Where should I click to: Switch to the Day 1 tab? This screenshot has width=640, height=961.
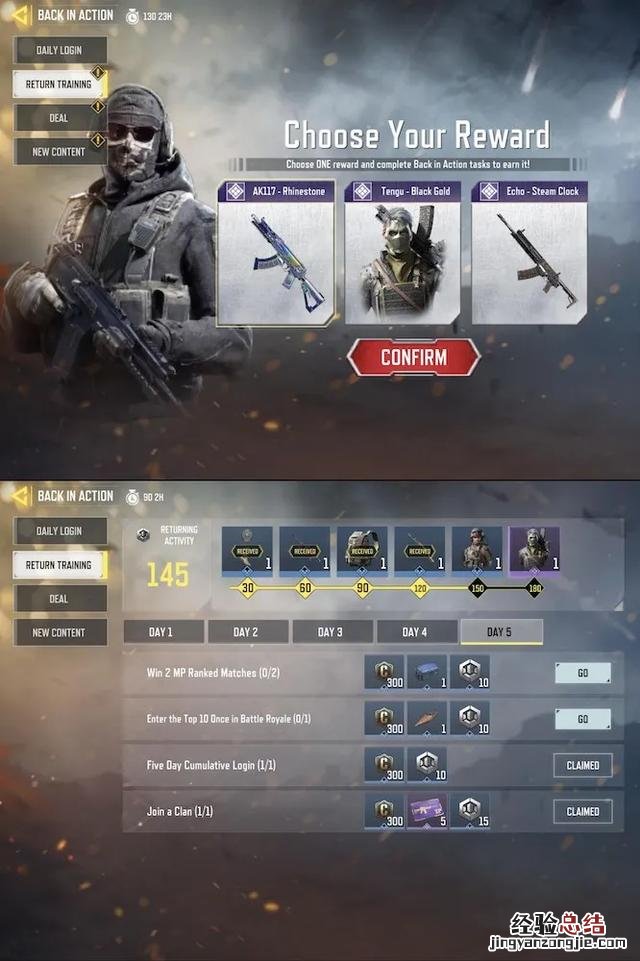(x=162, y=632)
